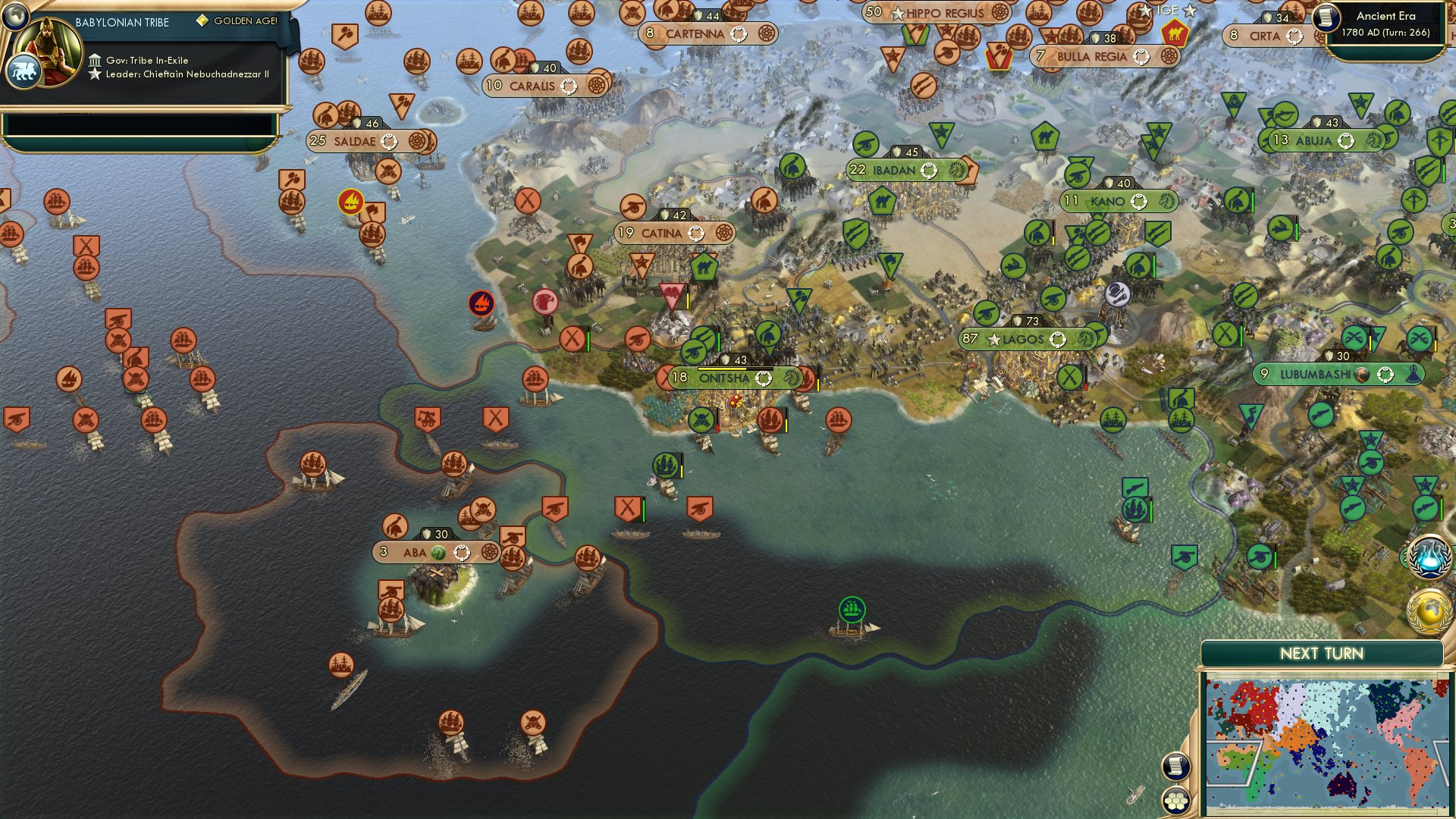Select the Hippo Regius city banner
Image resolution: width=1456 pixels, height=819 pixels.
point(939,13)
